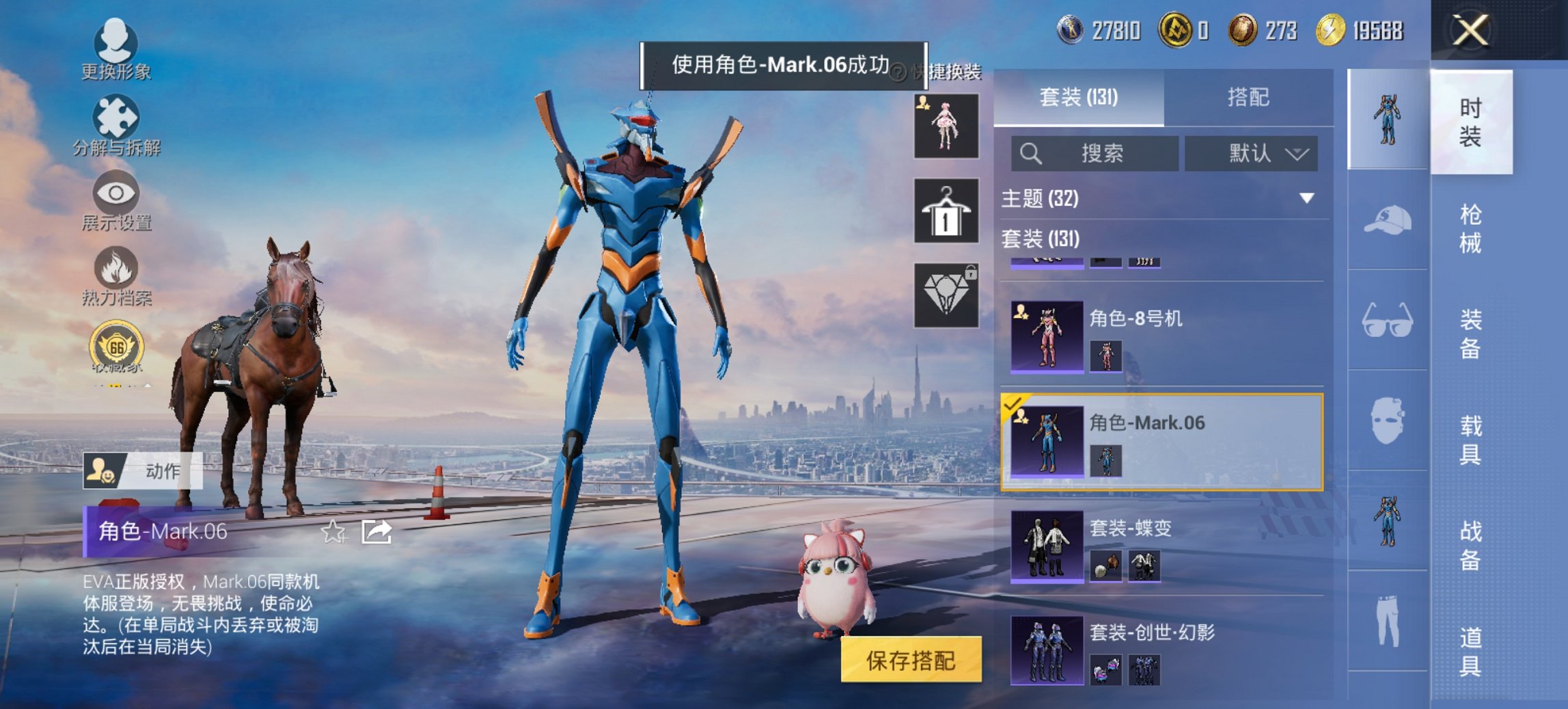
Task: Toggle the 展示设置 eye icon
Action: [x=116, y=198]
